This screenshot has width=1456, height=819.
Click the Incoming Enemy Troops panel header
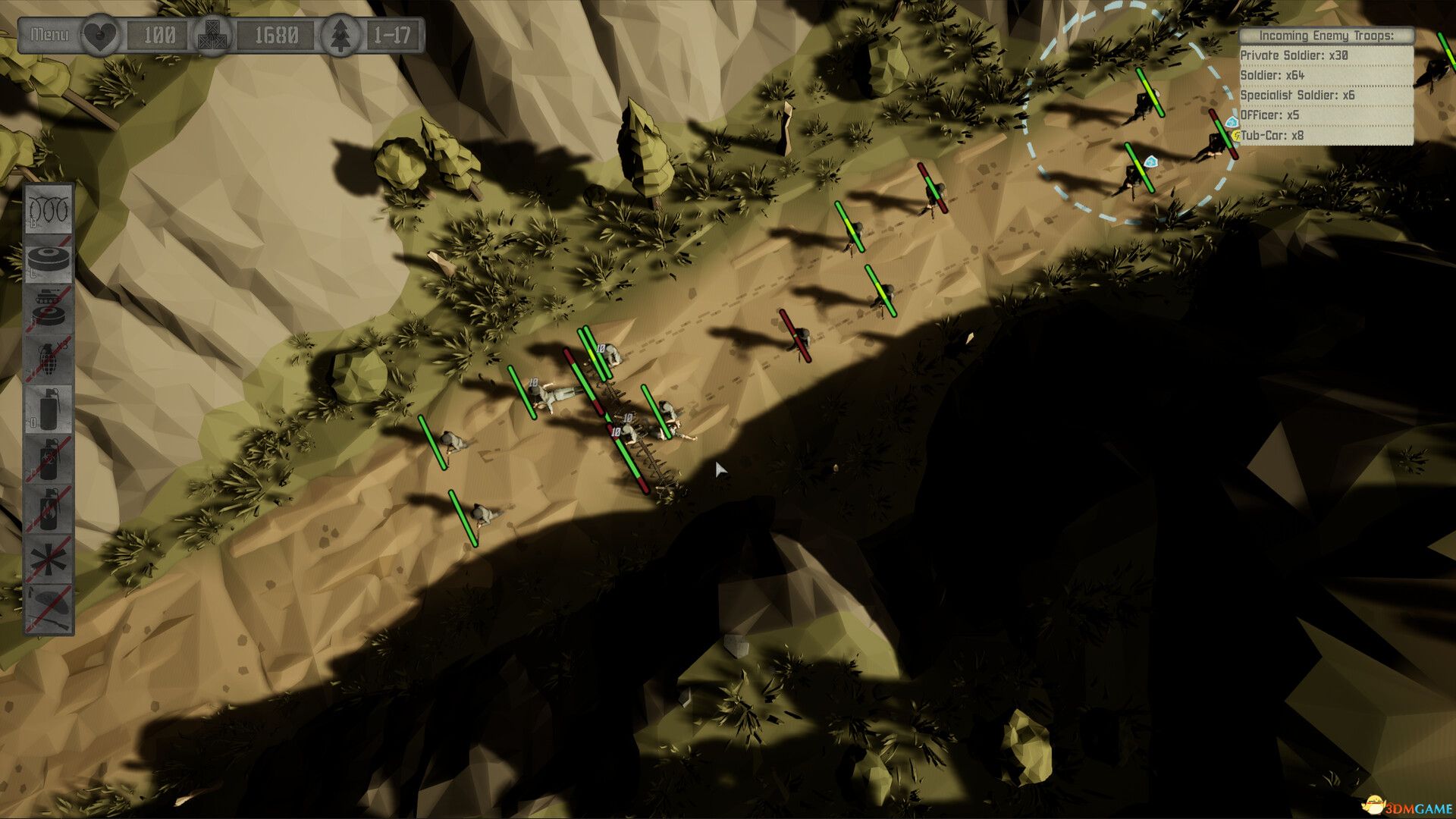coord(1326,36)
